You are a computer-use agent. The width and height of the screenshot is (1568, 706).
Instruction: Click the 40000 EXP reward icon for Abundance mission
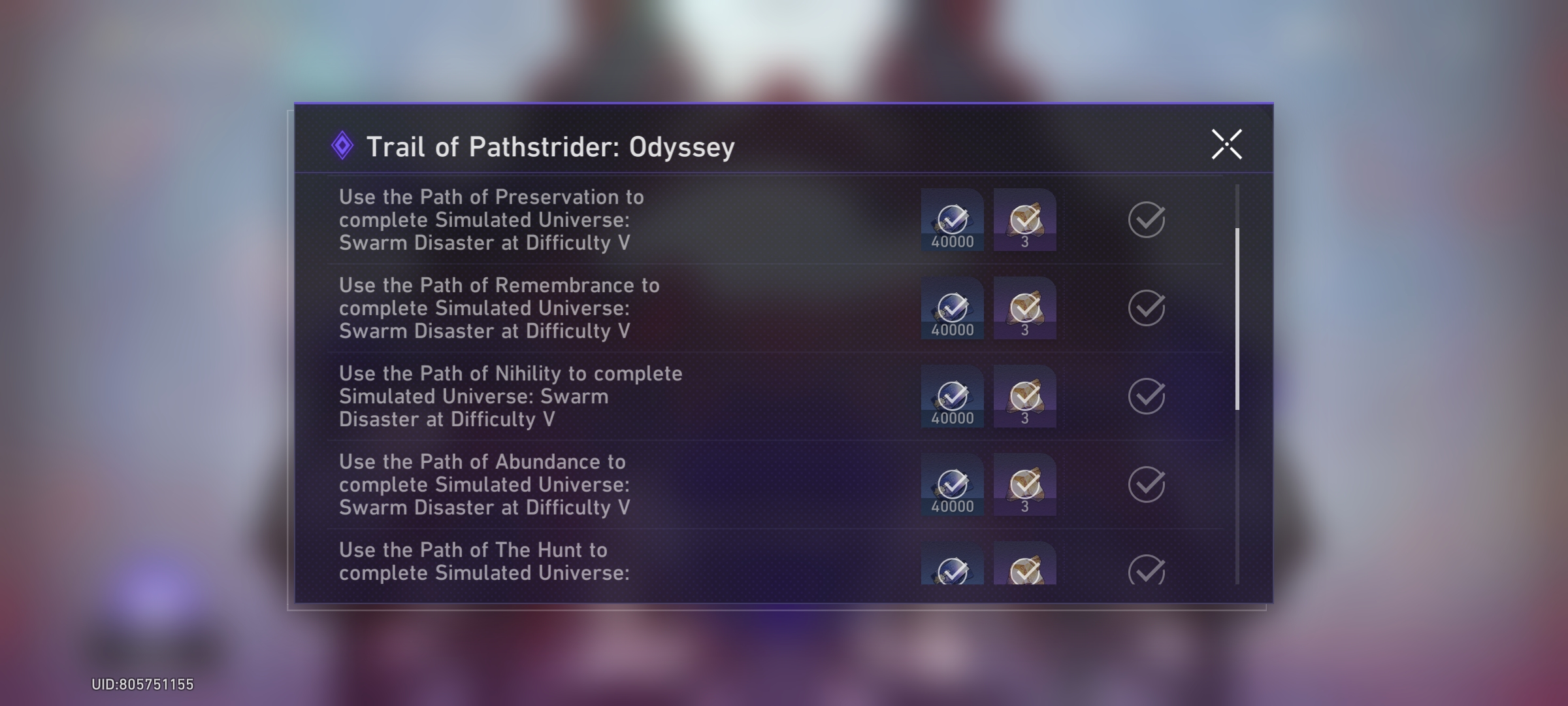tap(952, 484)
